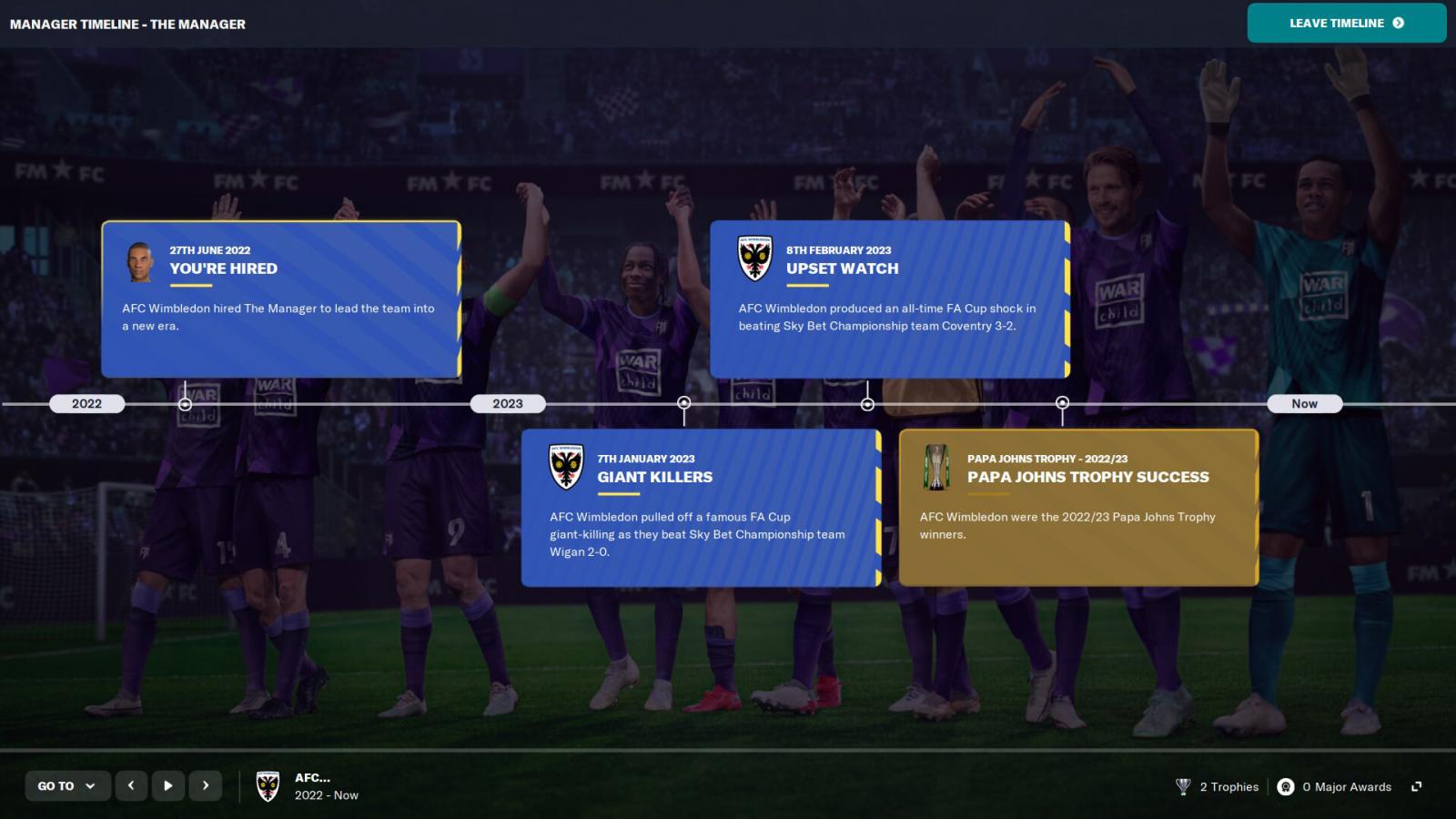Play the timeline animation
Image resolution: width=1456 pixels, height=819 pixels.
click(x=168, y=785)
